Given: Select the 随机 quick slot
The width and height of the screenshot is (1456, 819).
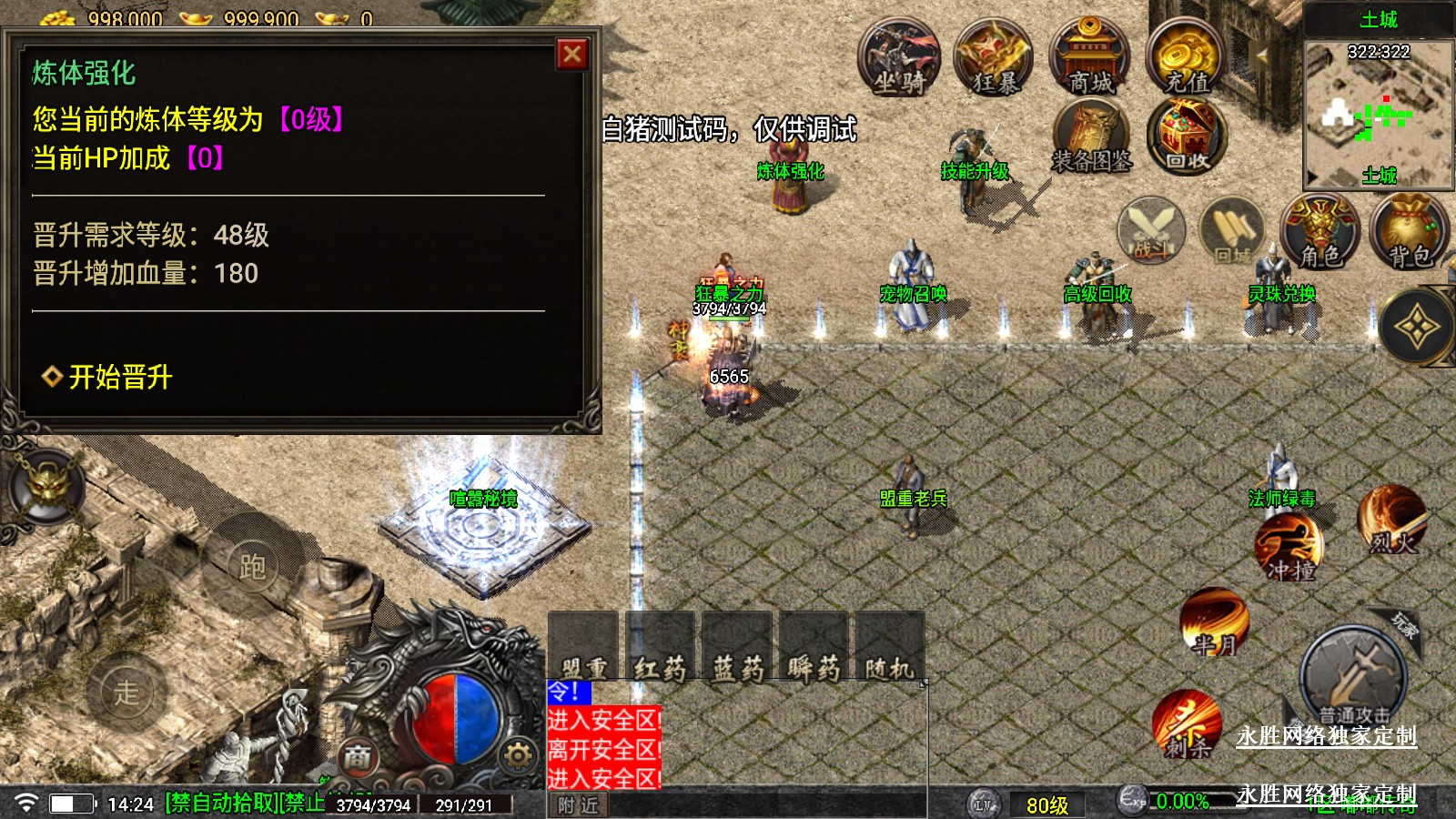Looking at the screenshot, I should [890, 648].
